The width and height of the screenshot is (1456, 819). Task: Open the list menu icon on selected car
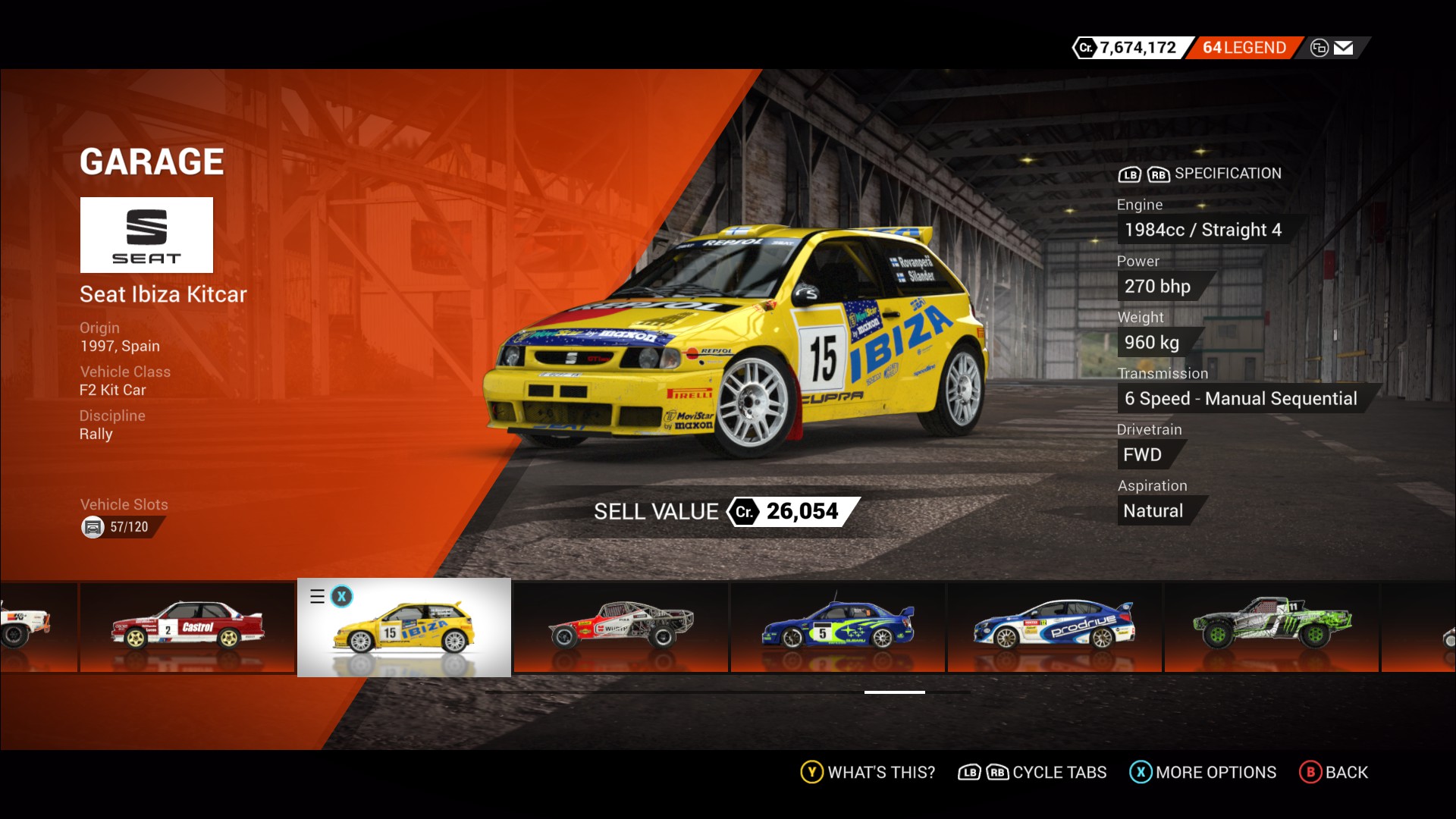point(318,597)
